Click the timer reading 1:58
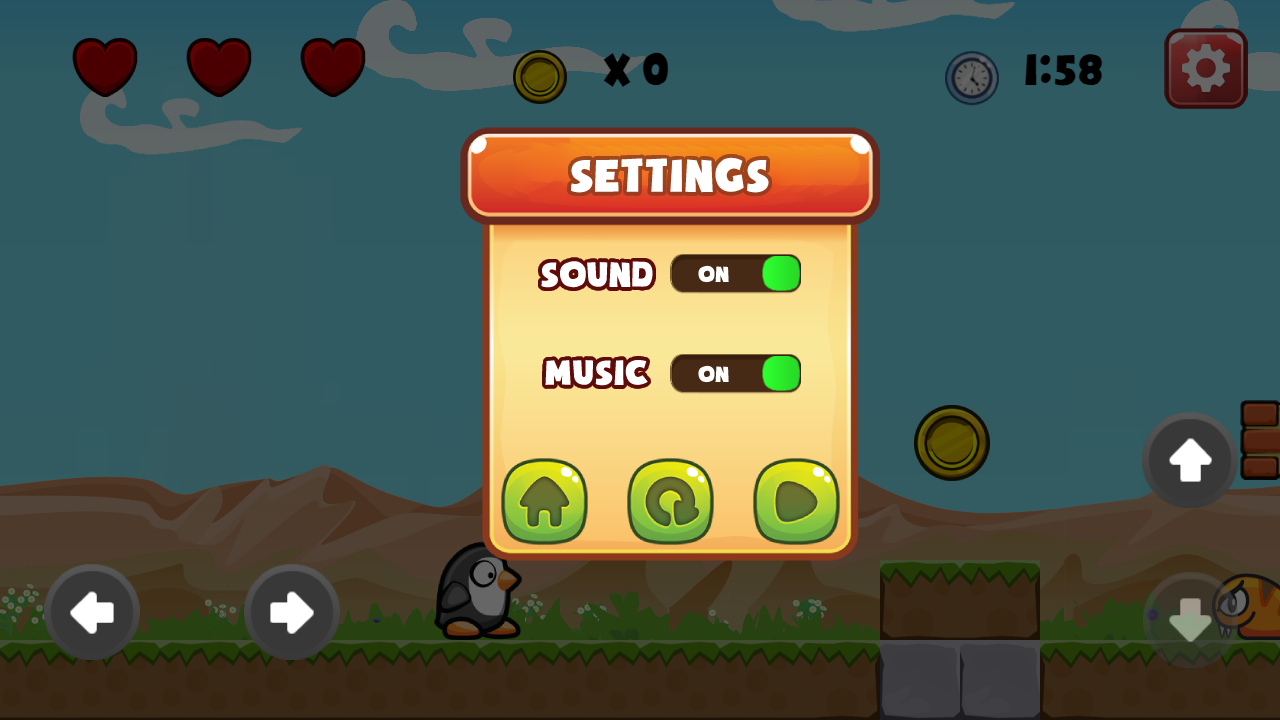This screenshot has height=720, width=1280. pos(1063,70)
